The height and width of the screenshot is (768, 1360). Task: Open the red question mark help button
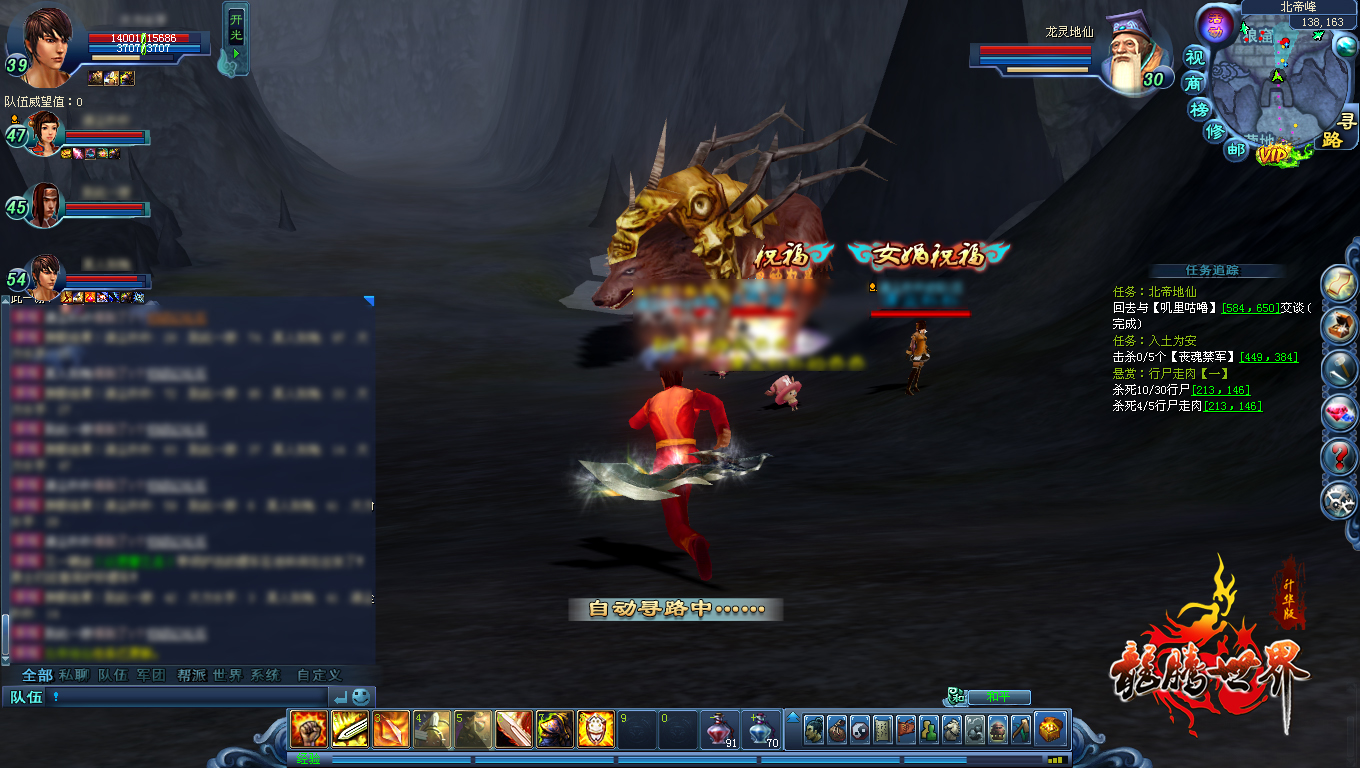tap(1339, 457)
